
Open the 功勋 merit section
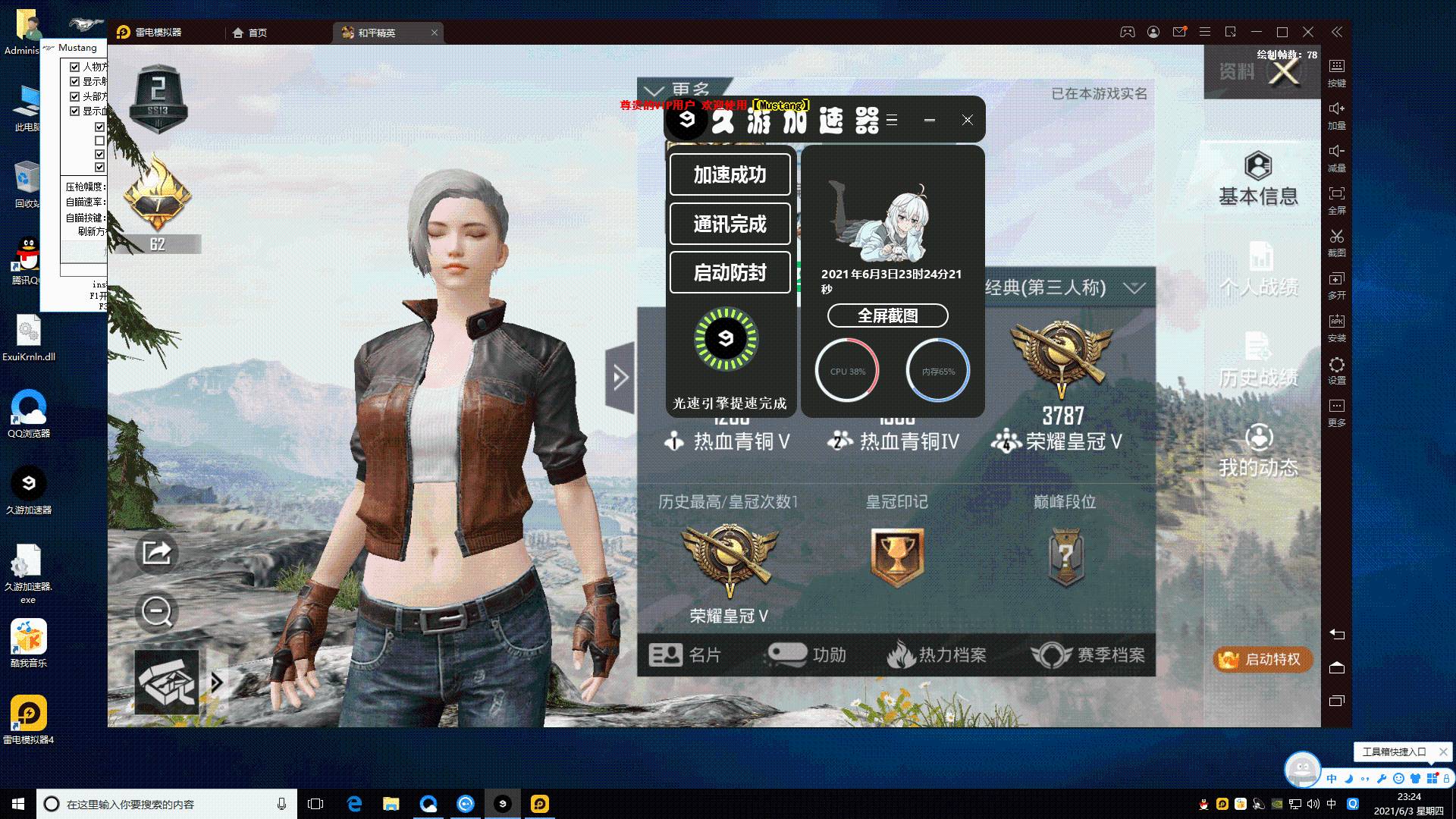point(807,654)
